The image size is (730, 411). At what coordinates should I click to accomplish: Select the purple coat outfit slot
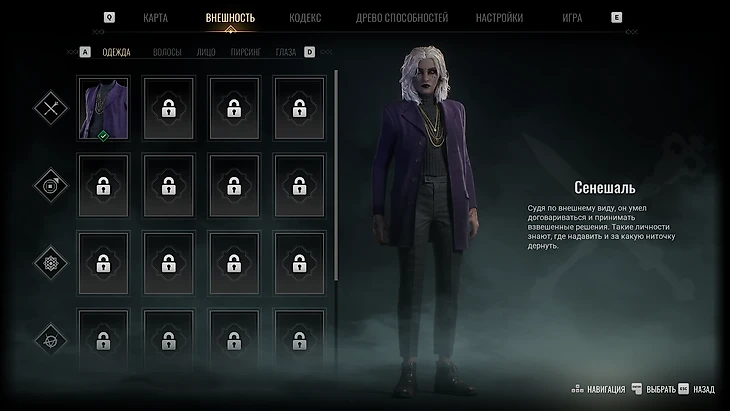(103, 107)
